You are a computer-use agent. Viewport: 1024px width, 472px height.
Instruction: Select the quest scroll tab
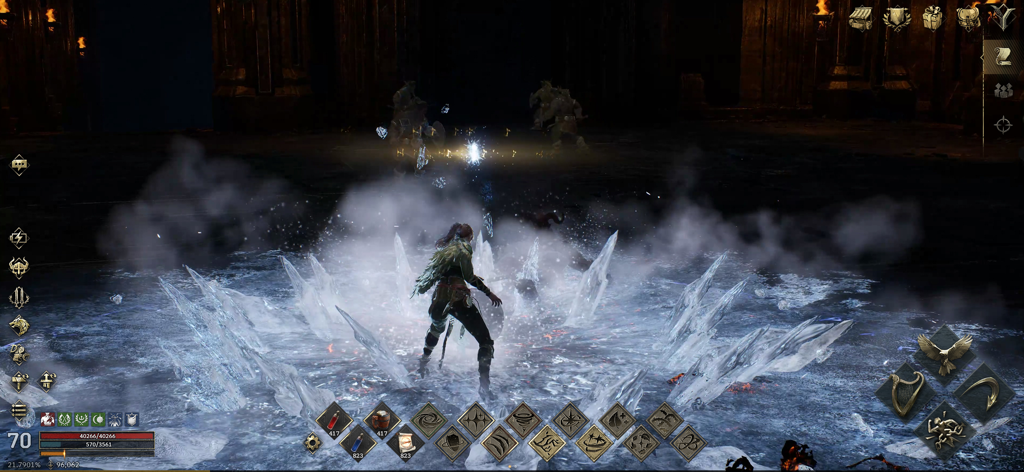tap(1002, 57)
